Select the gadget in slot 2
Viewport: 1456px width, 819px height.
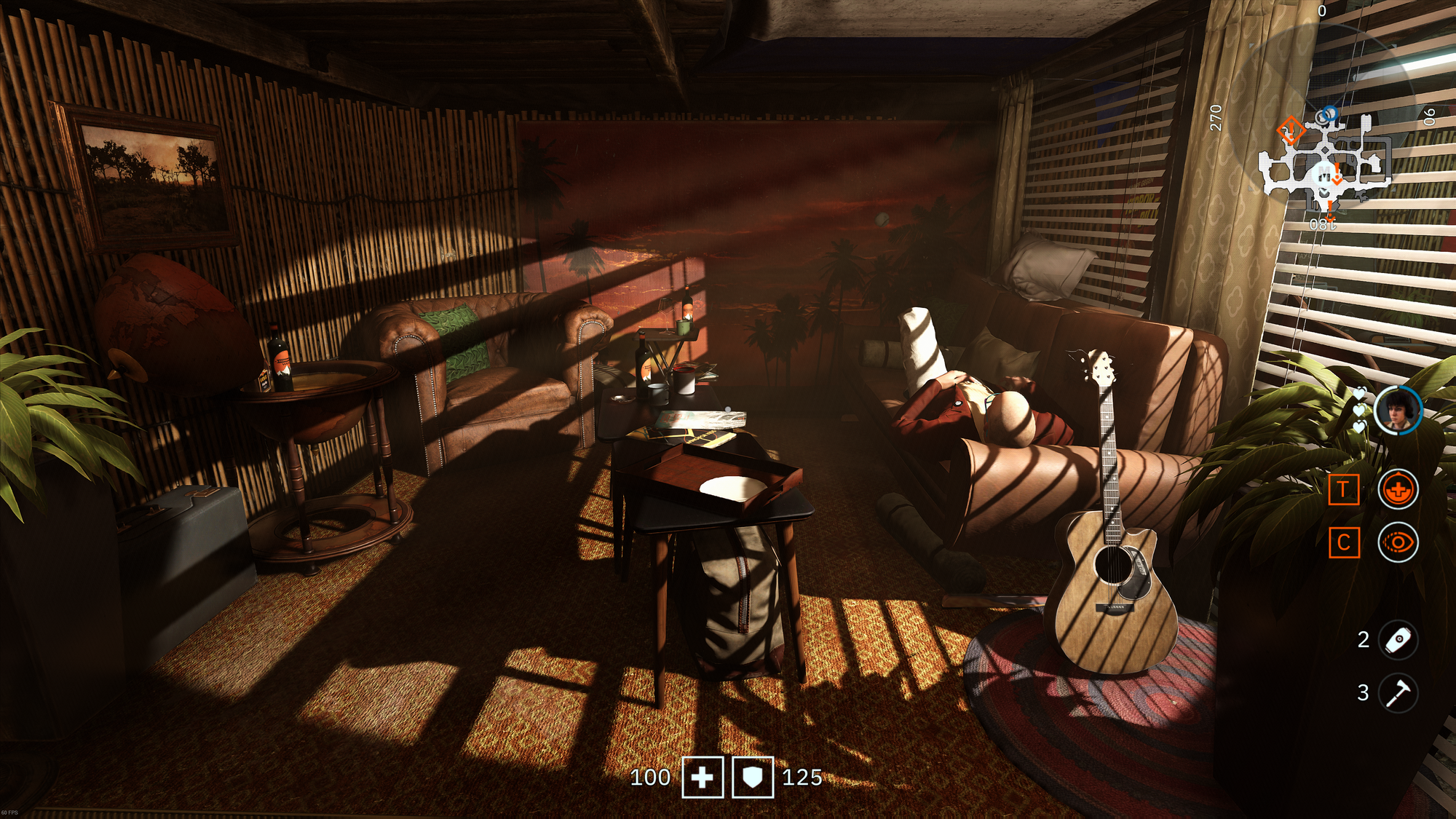pos(1398,640)
